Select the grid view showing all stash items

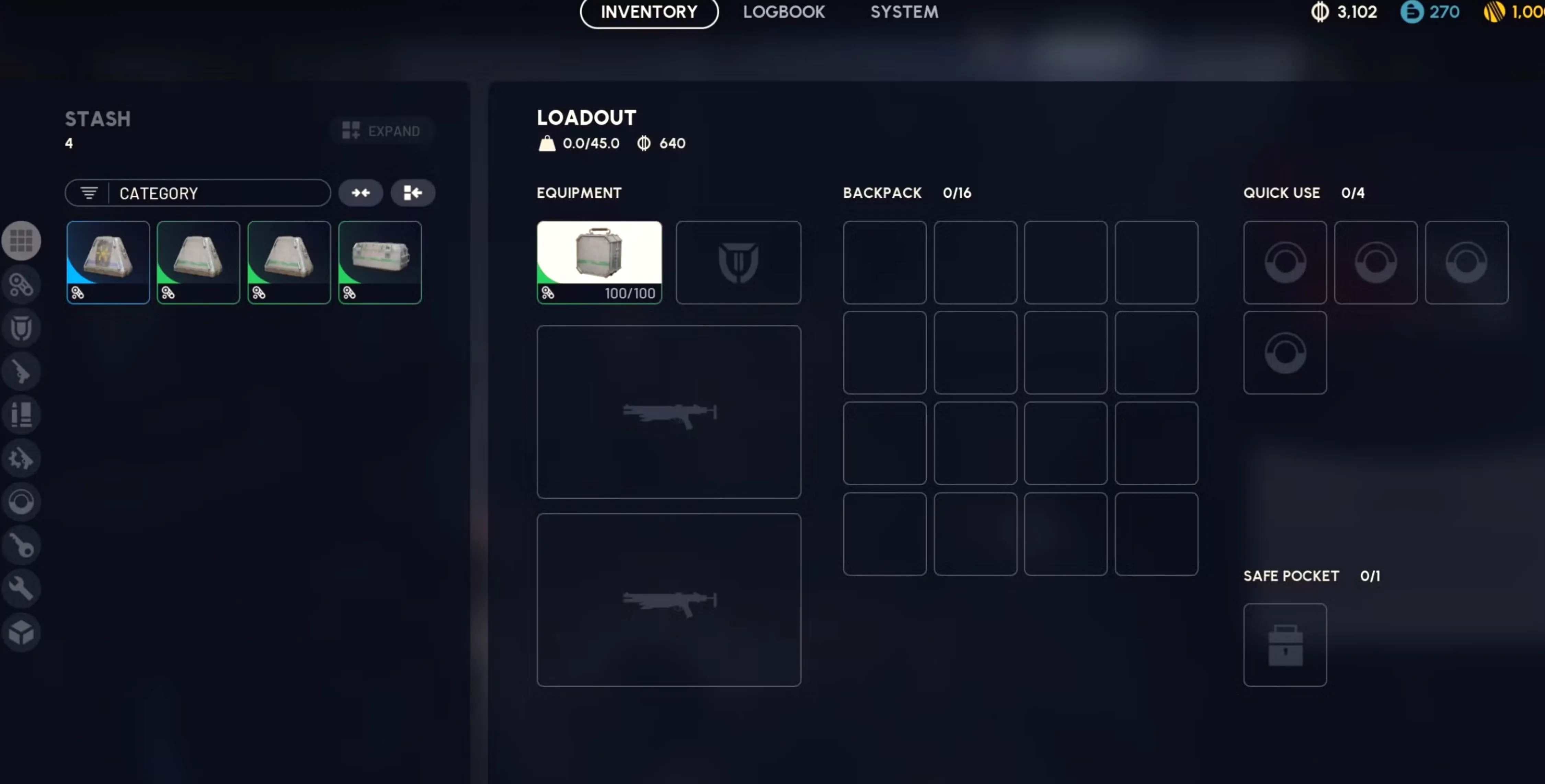[x=22, y=240]
